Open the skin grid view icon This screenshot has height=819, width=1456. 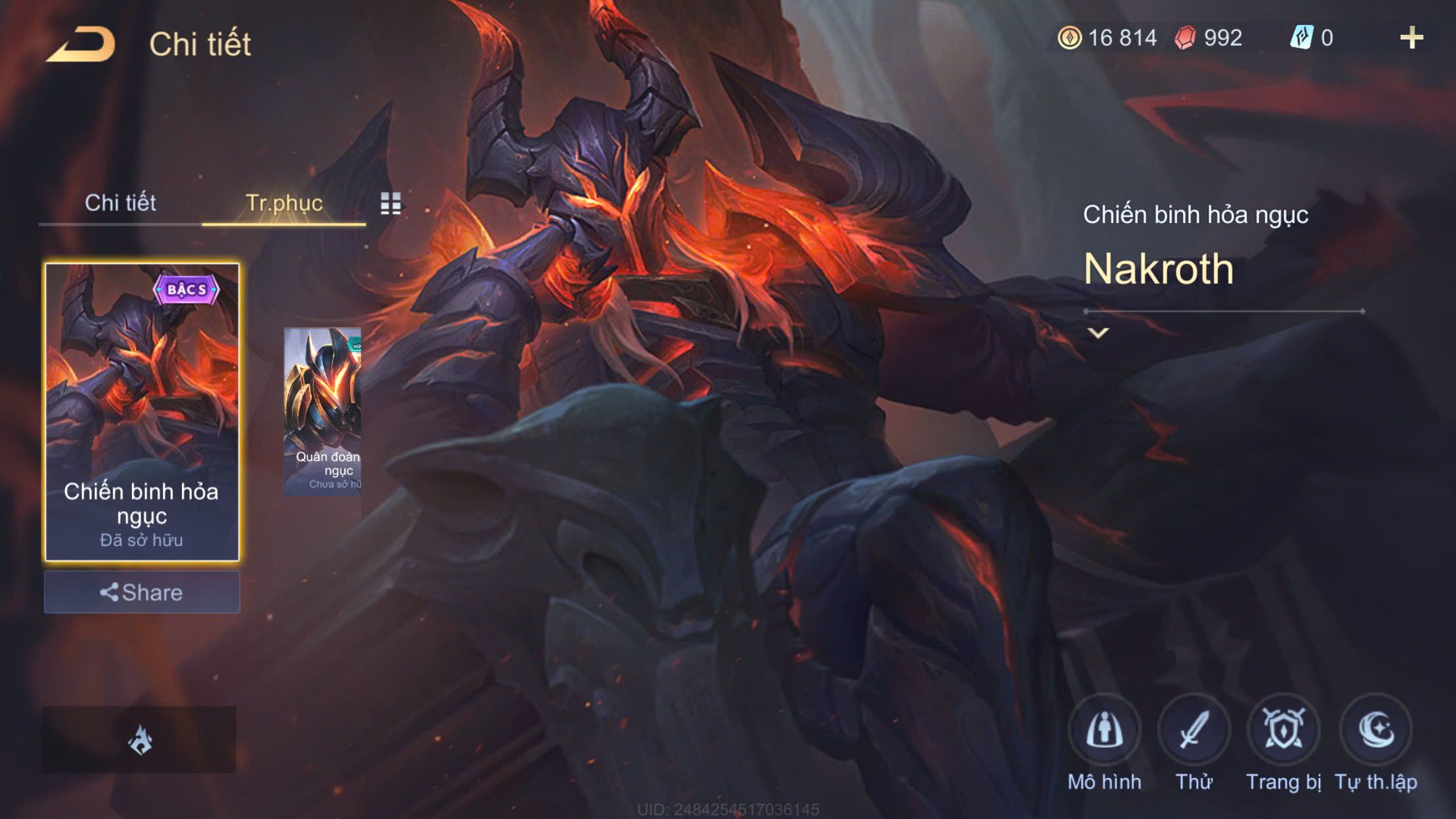(390, 204)
